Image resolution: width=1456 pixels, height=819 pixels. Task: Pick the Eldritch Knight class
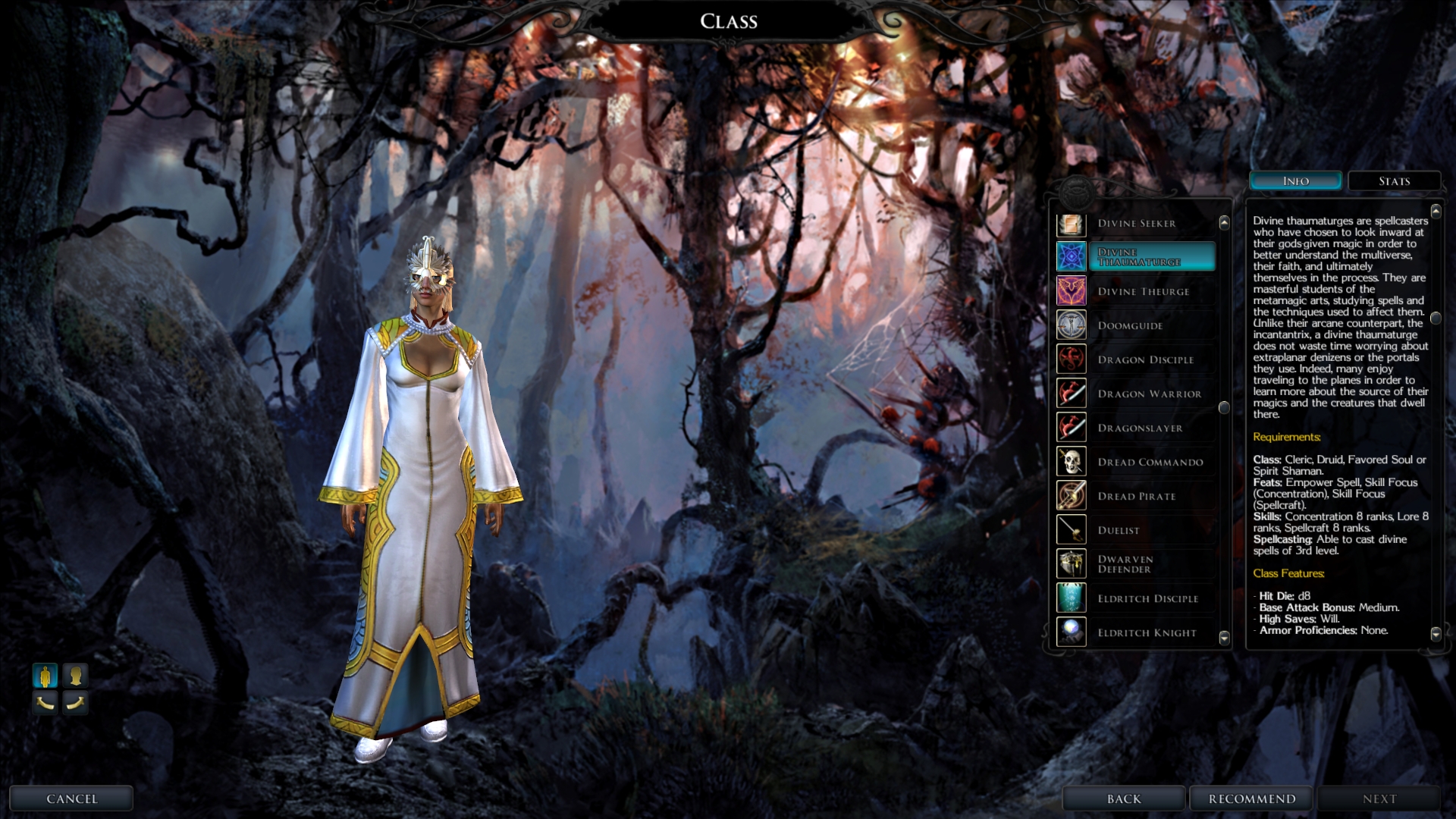[x=1147, y=633]
